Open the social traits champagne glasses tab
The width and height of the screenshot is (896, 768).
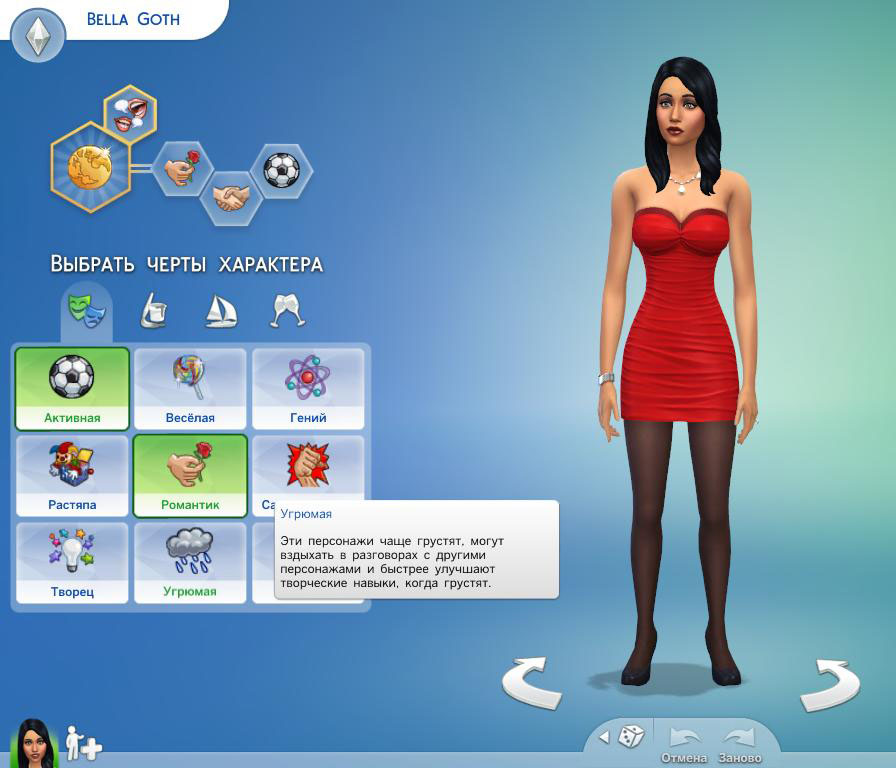[x=287, y=310]
